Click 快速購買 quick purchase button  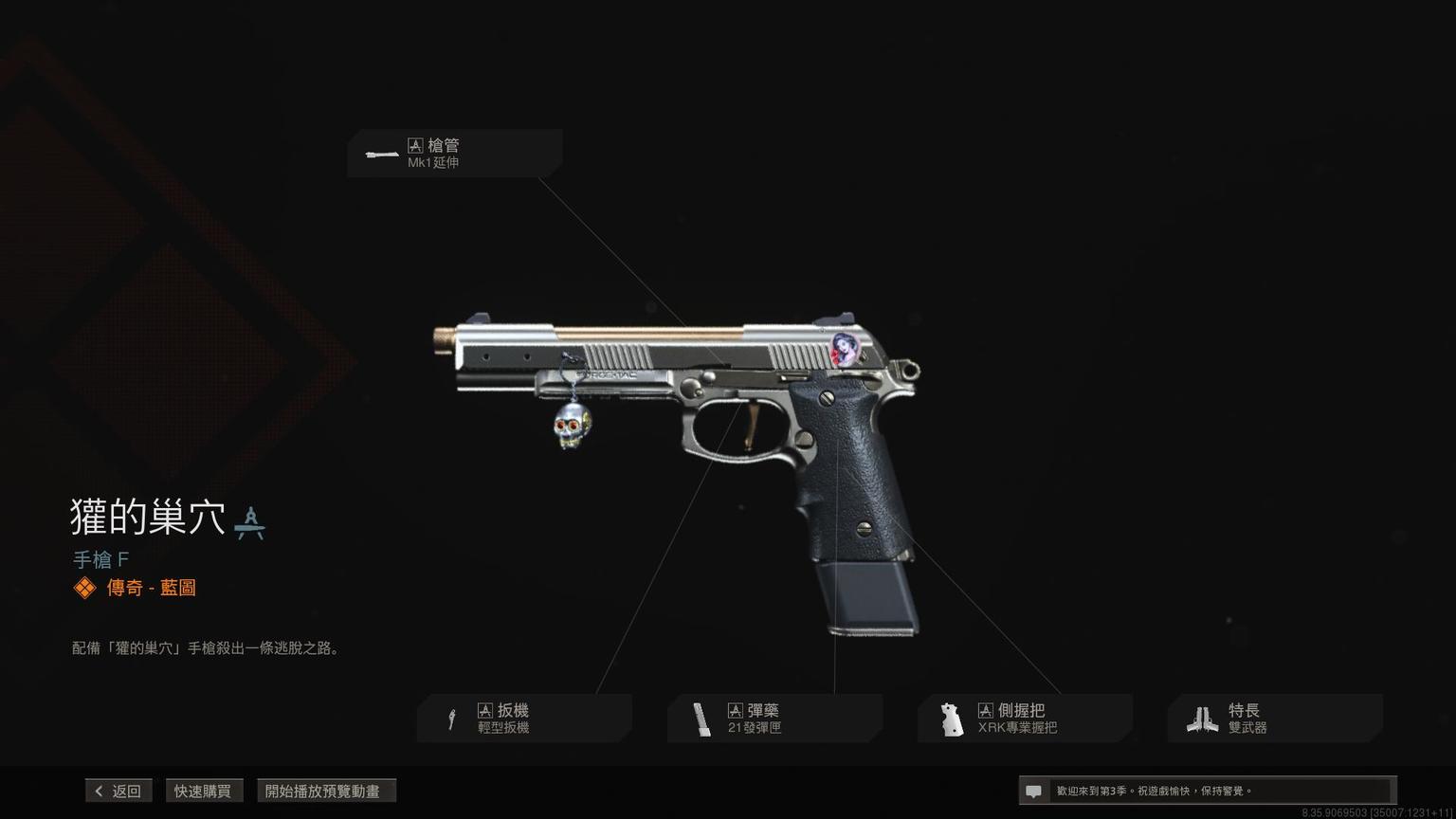click(x=203, y=791)
